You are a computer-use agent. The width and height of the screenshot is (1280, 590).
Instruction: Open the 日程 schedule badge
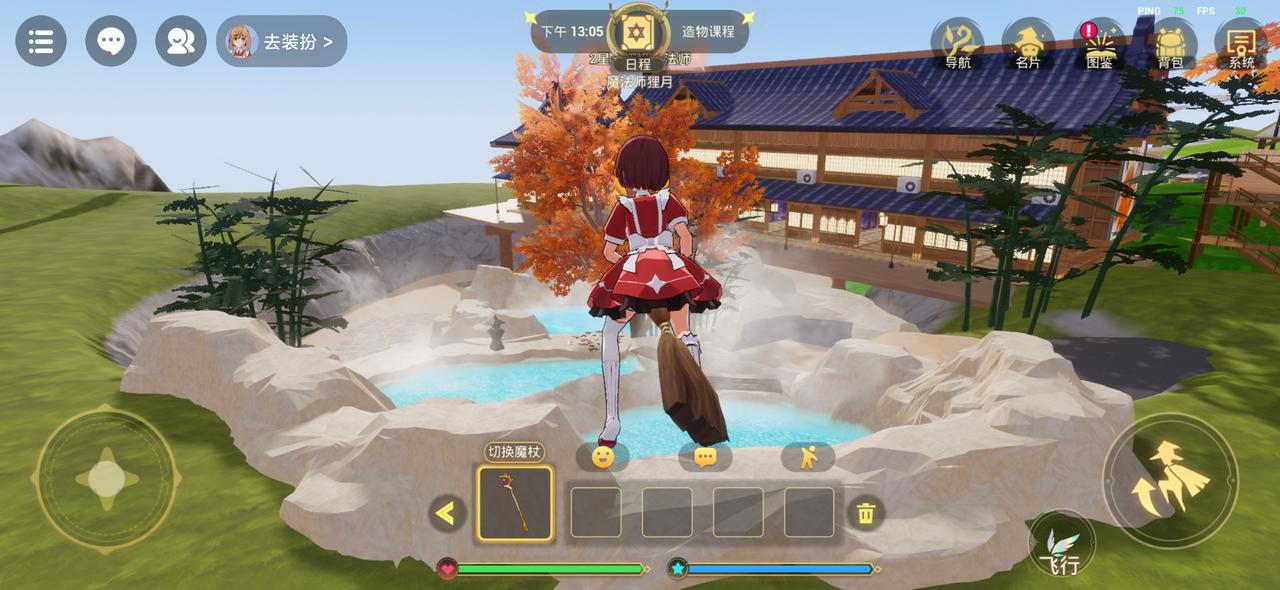[637, 39]
